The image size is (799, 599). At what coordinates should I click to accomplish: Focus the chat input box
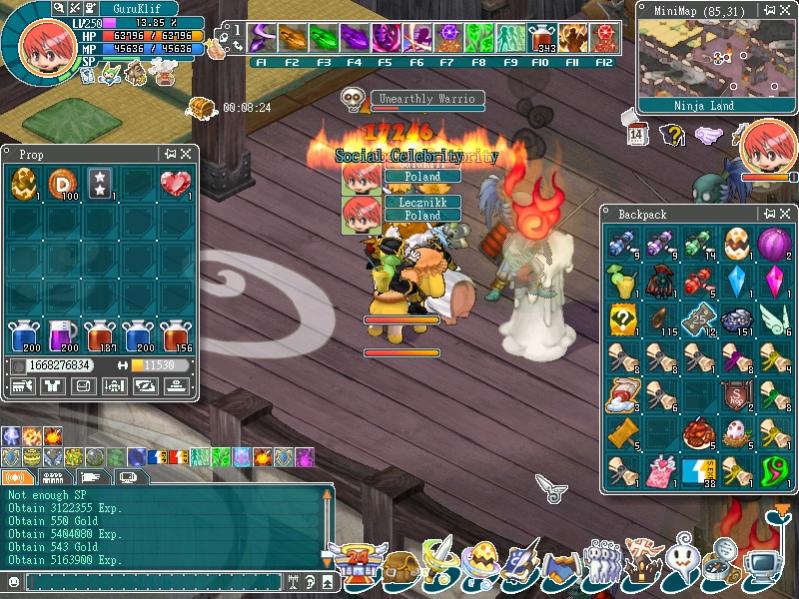150,581
